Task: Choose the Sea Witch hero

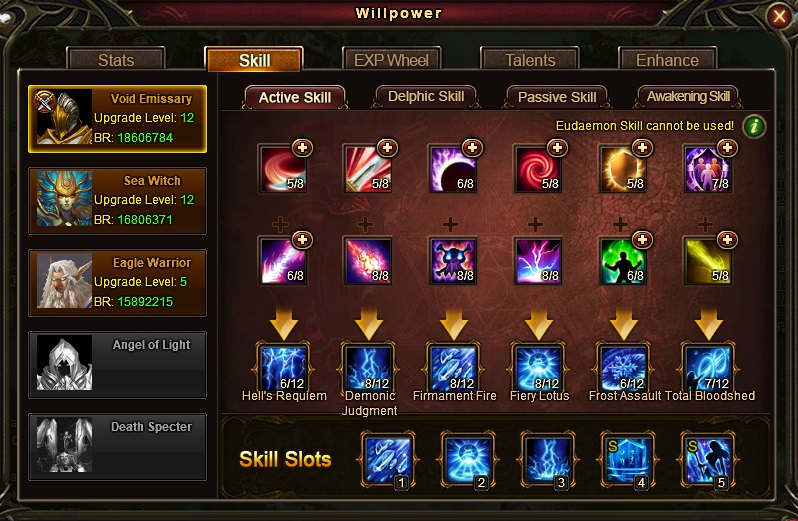Action: [118, 200]
